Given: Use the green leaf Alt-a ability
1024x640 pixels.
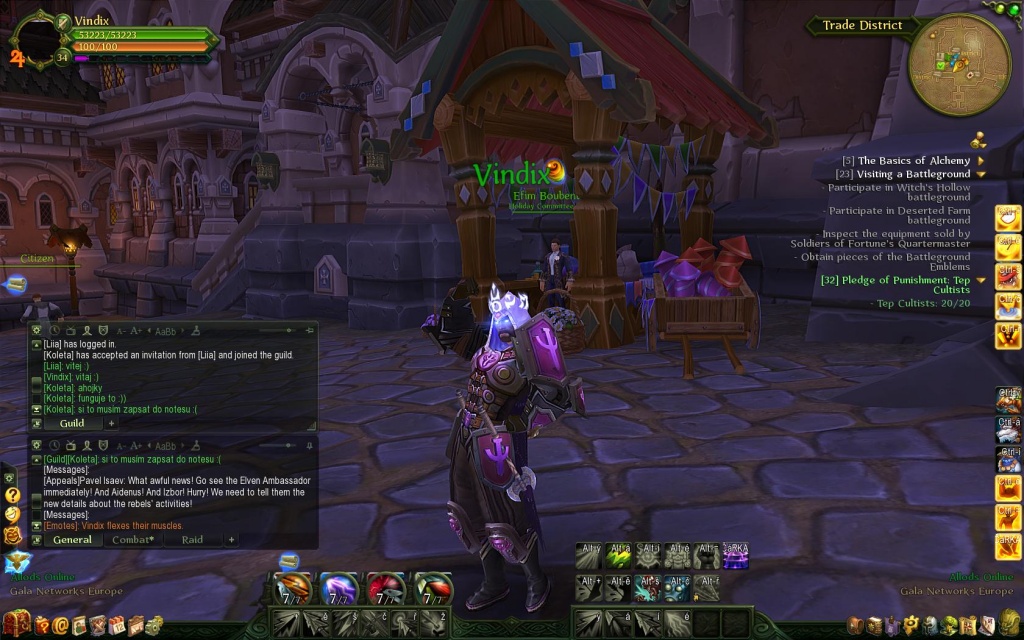Looking at the screenshot, I should (618, 558).
